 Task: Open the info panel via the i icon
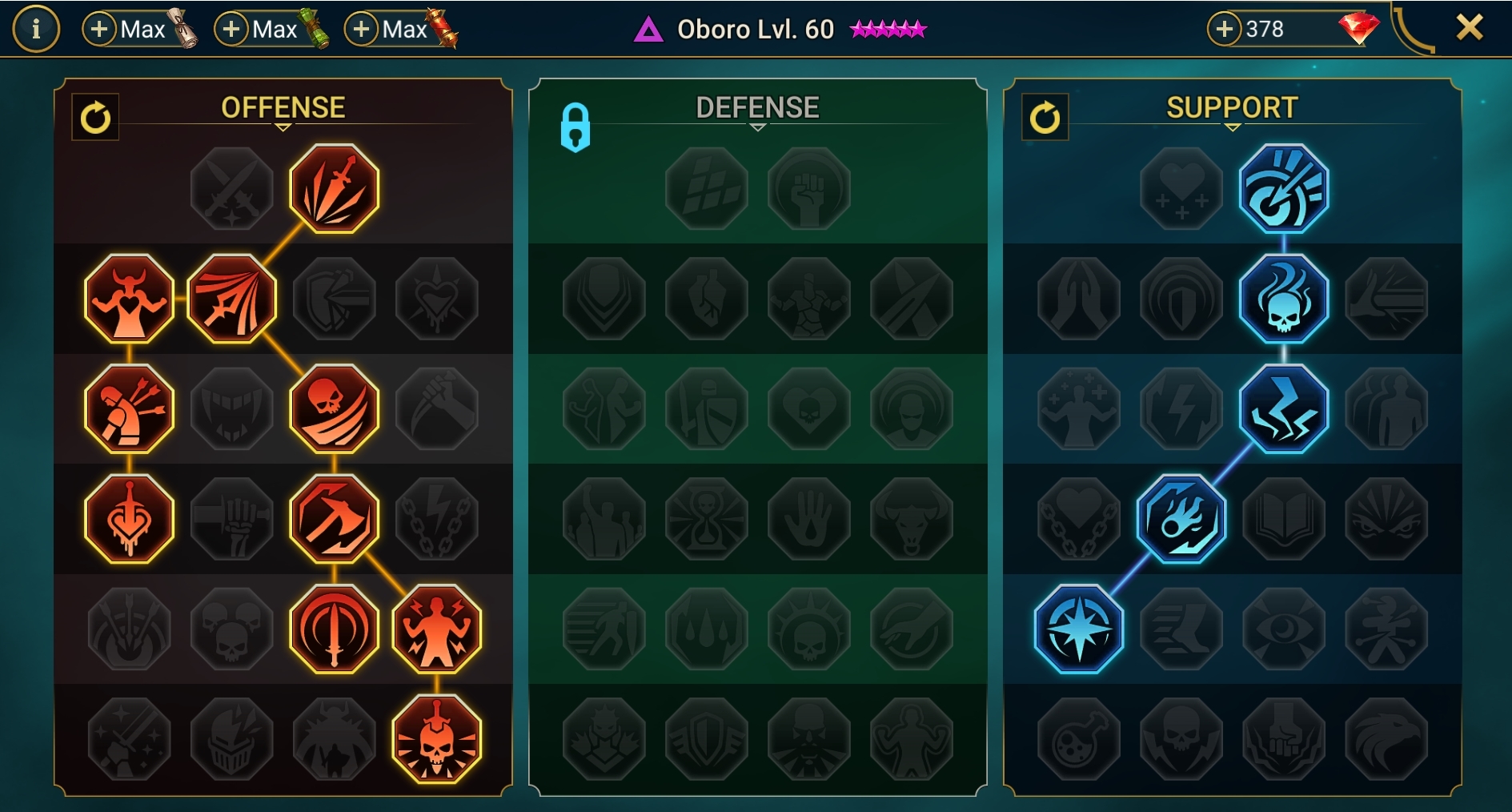pos(36,29)
